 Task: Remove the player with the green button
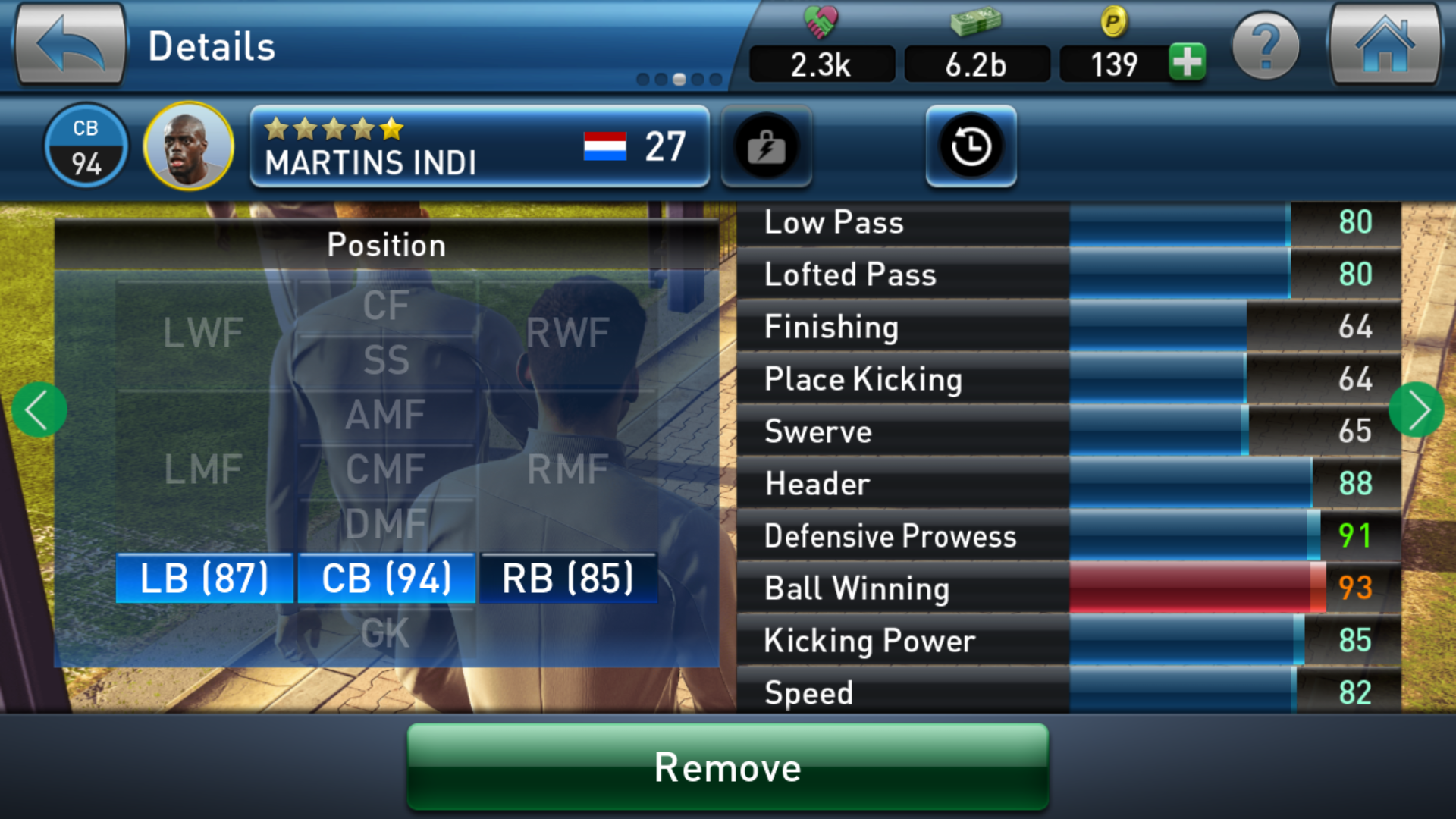727,767
